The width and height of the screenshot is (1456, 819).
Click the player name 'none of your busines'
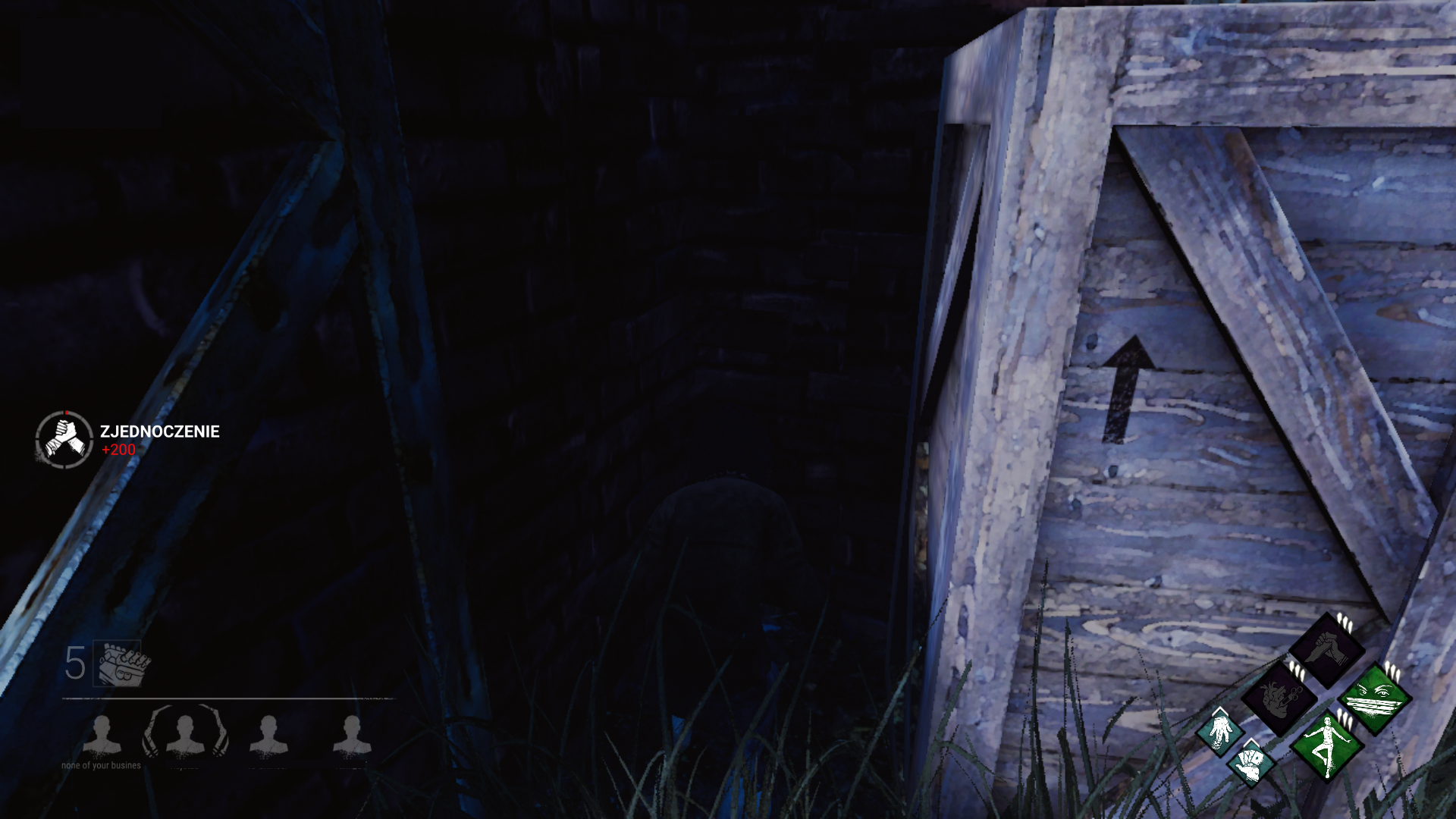pos(101,764)
